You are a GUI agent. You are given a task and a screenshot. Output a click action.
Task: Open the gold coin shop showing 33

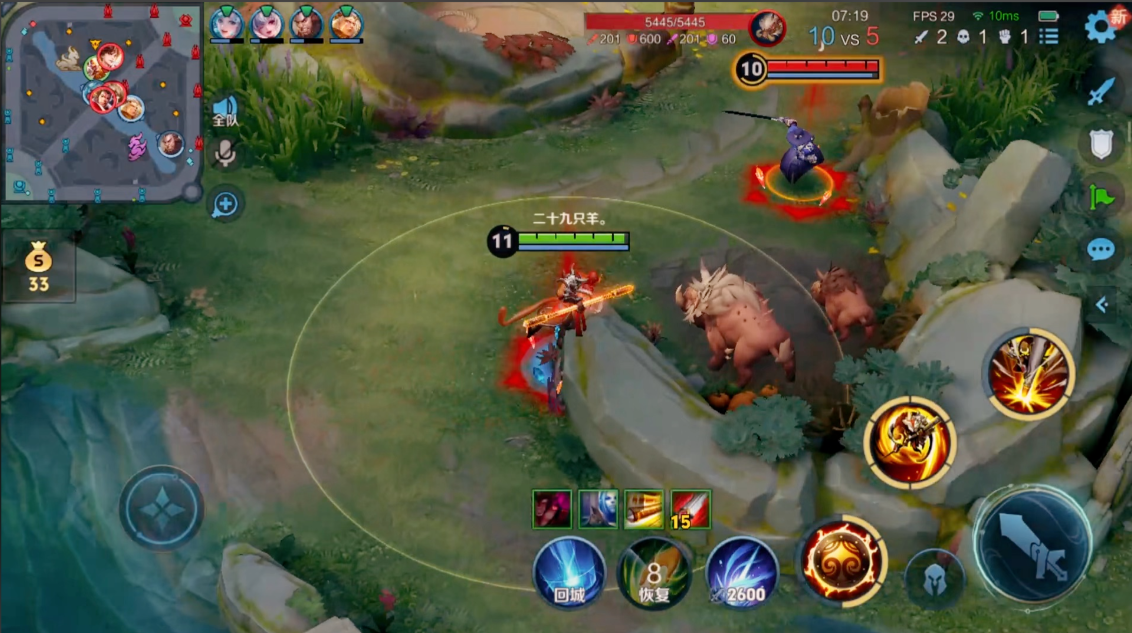[x=38, y=267]
